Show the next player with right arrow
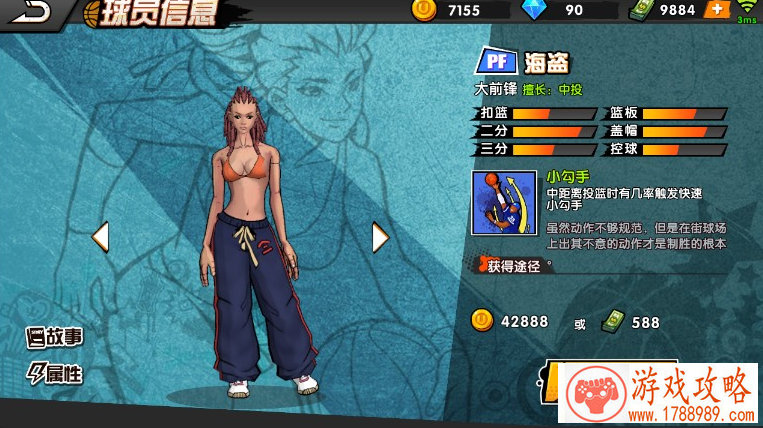The height and width of the screenshot is (428, 763). click(380, 237)
